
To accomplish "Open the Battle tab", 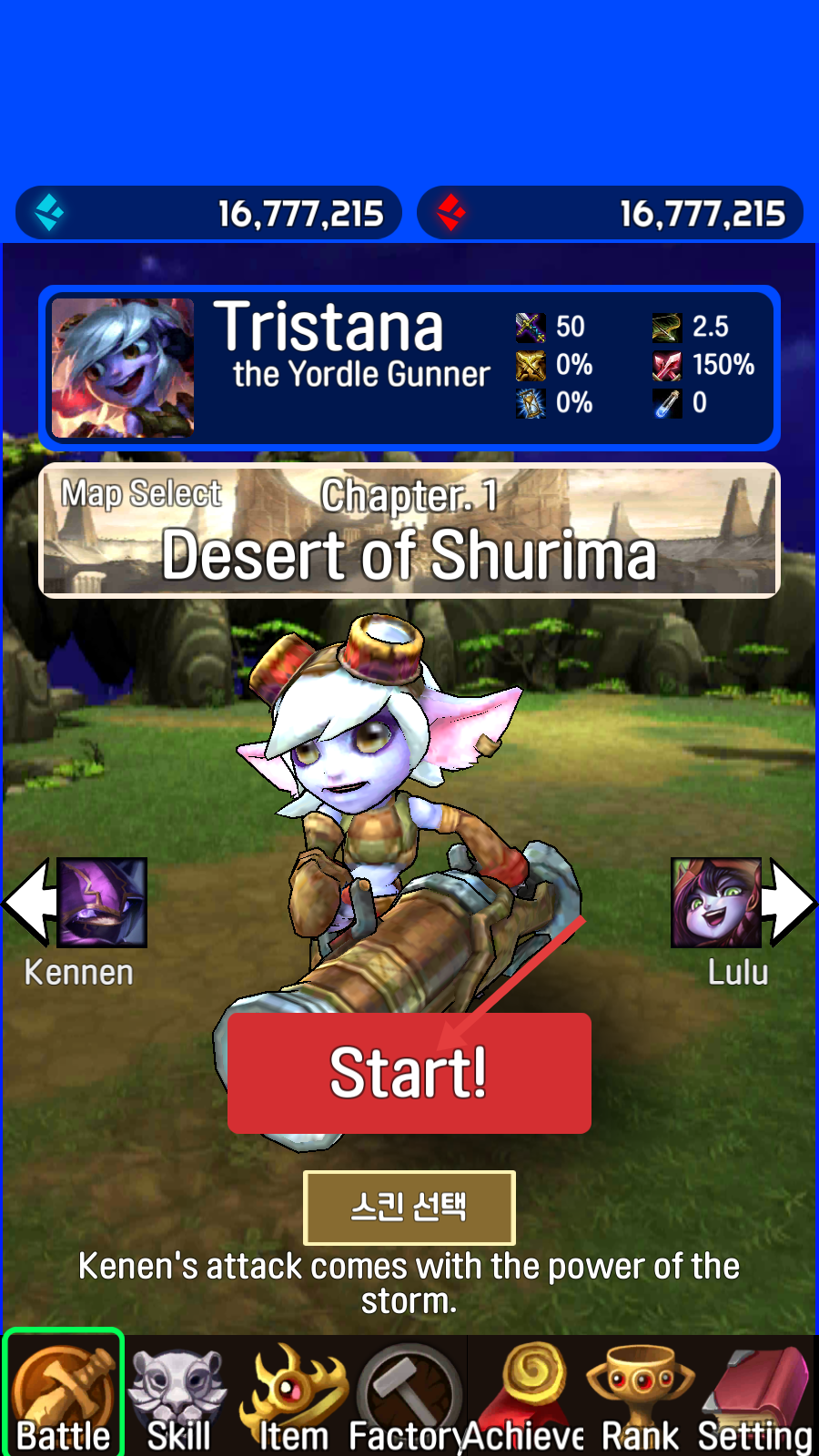I will 63,1397.
